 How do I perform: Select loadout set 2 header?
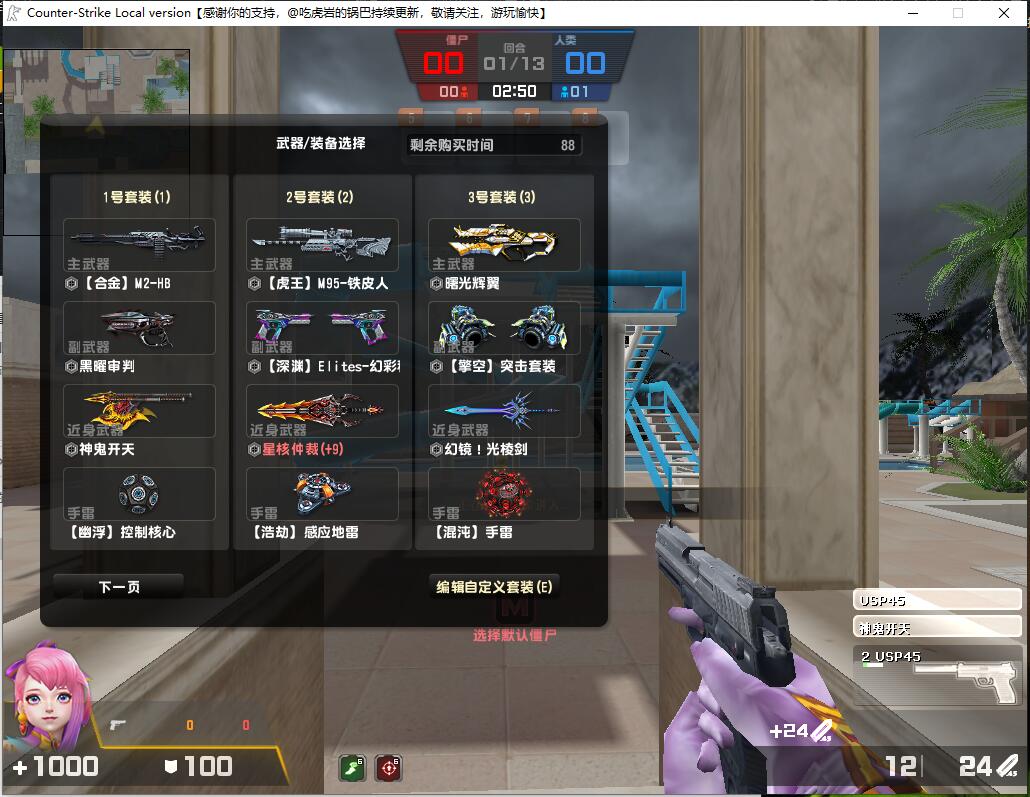[320, 197]
